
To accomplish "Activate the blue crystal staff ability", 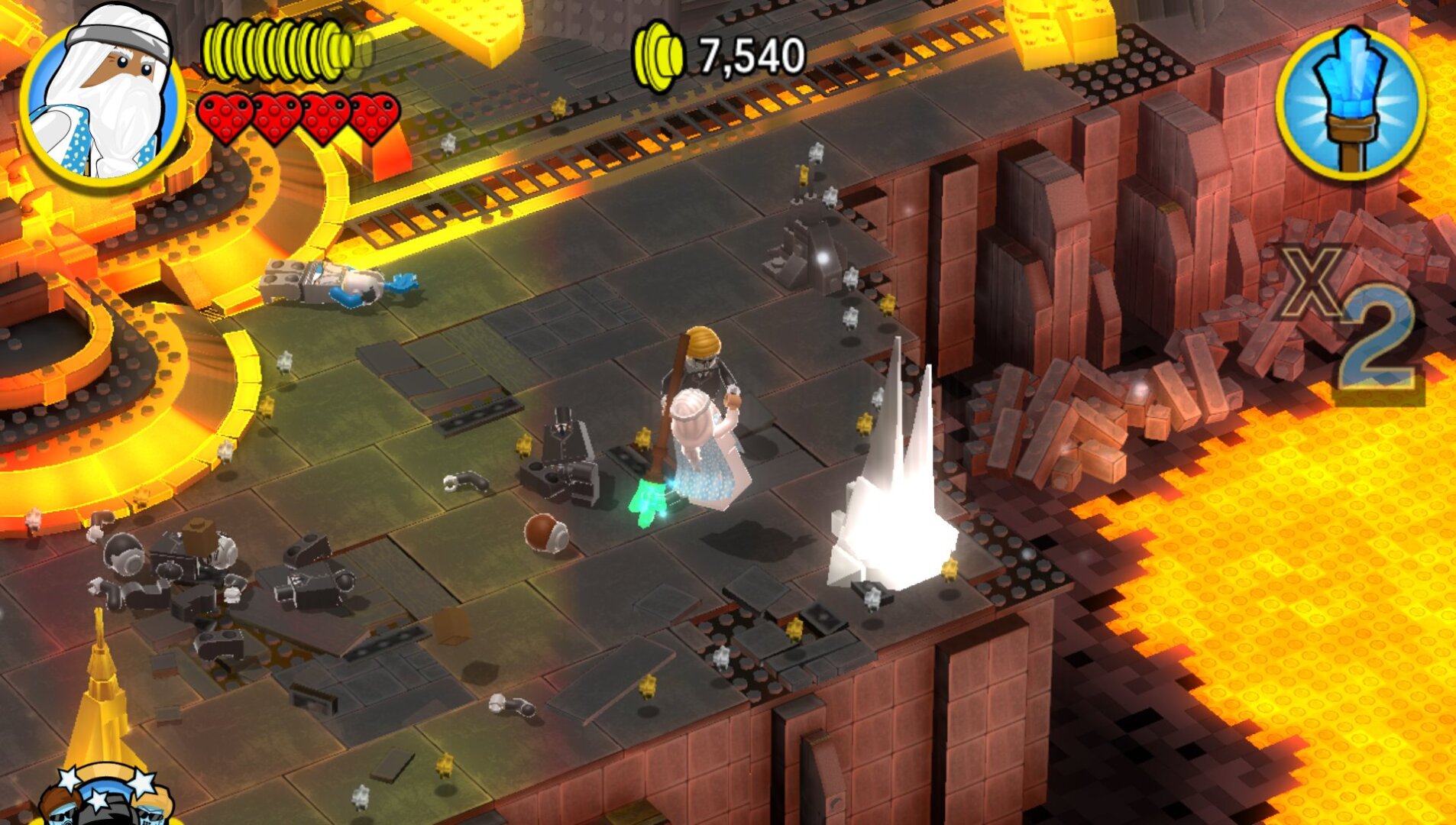I will point(1350,103).
